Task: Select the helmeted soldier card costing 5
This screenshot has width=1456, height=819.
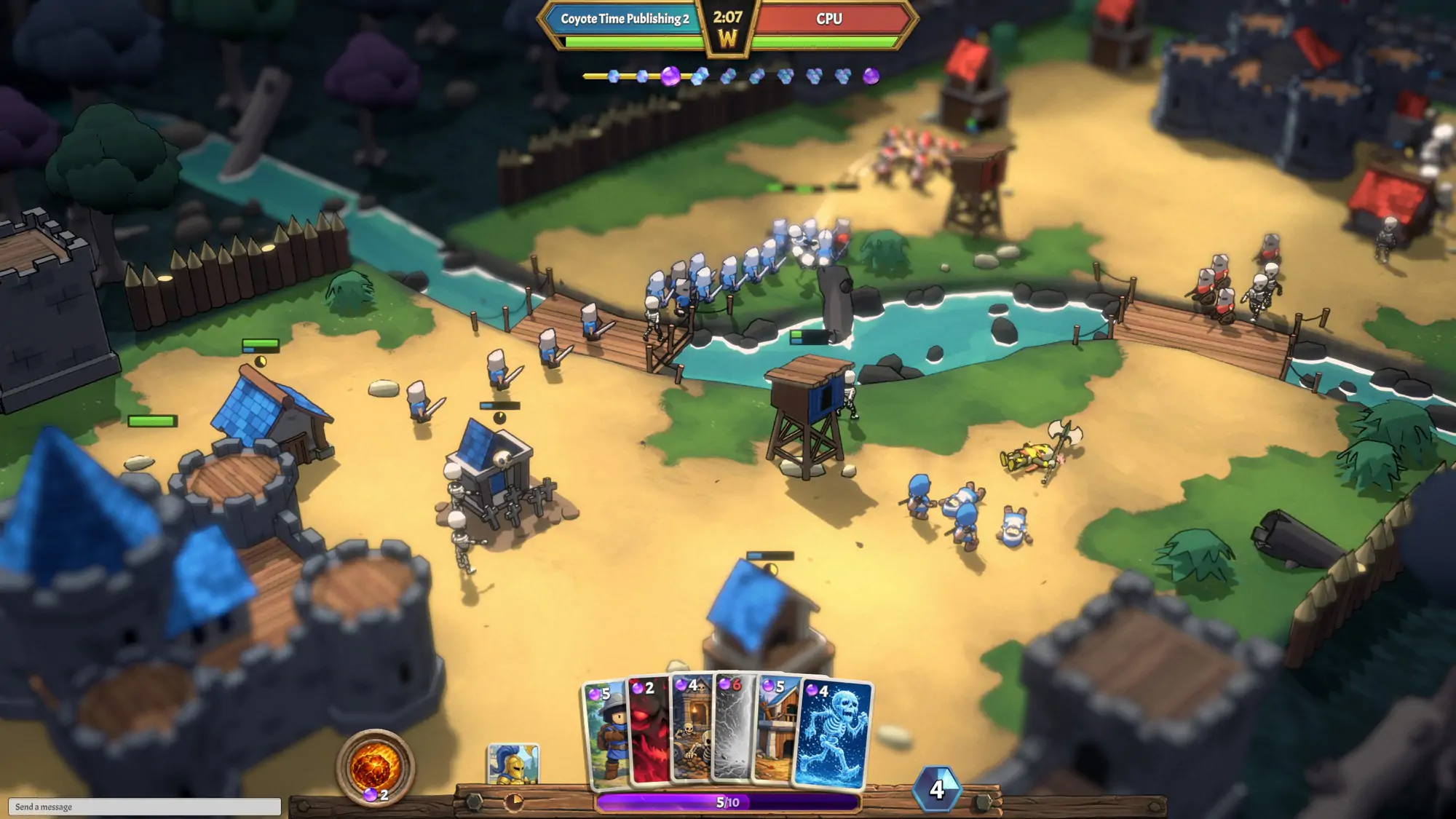Action: coord(606,735)
